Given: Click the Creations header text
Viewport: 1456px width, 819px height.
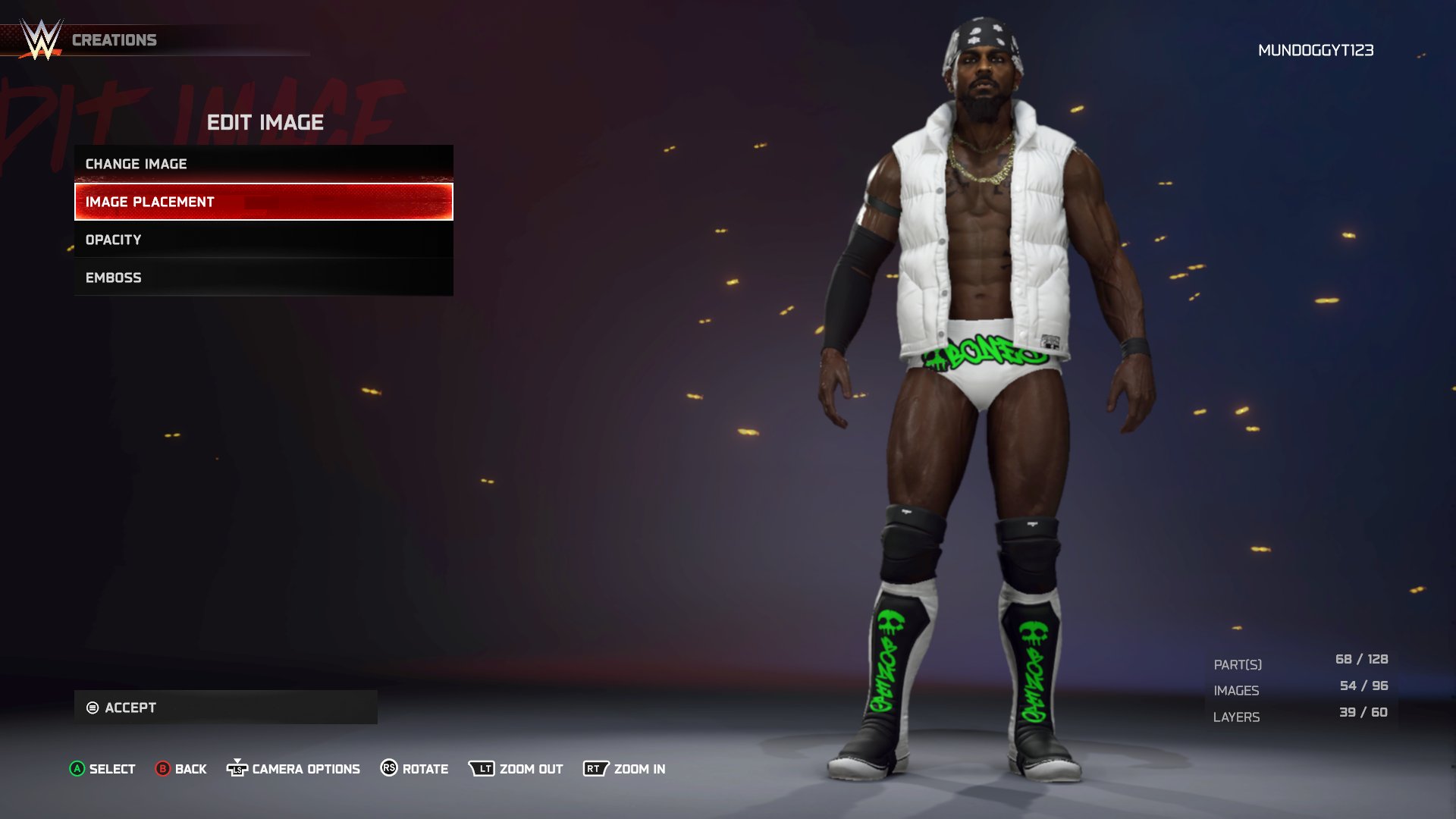Looking at the screenshot, I should coord(115,39).
